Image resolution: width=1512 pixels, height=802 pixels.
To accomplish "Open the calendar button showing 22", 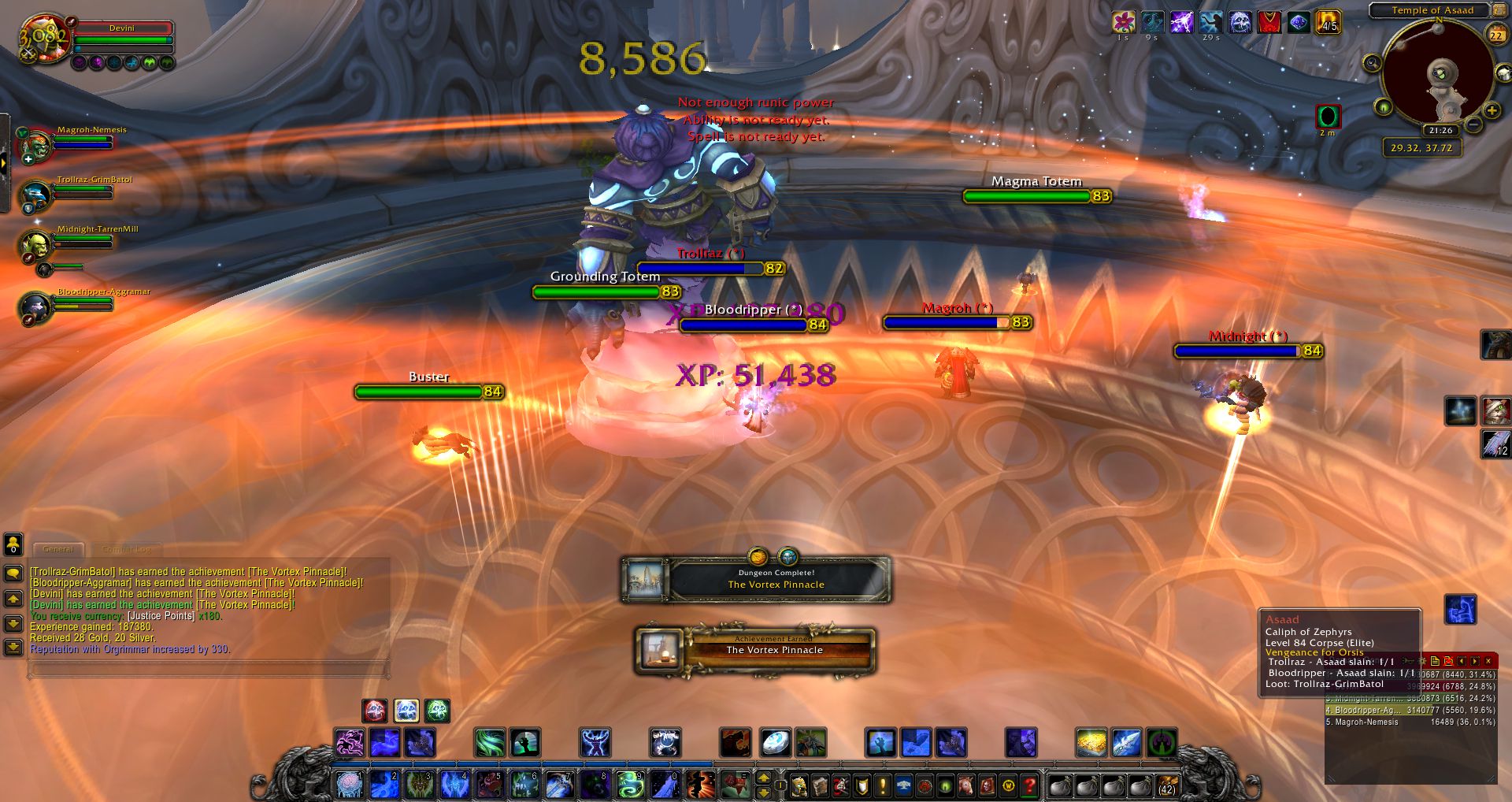I will click(x=1495, y=35).
